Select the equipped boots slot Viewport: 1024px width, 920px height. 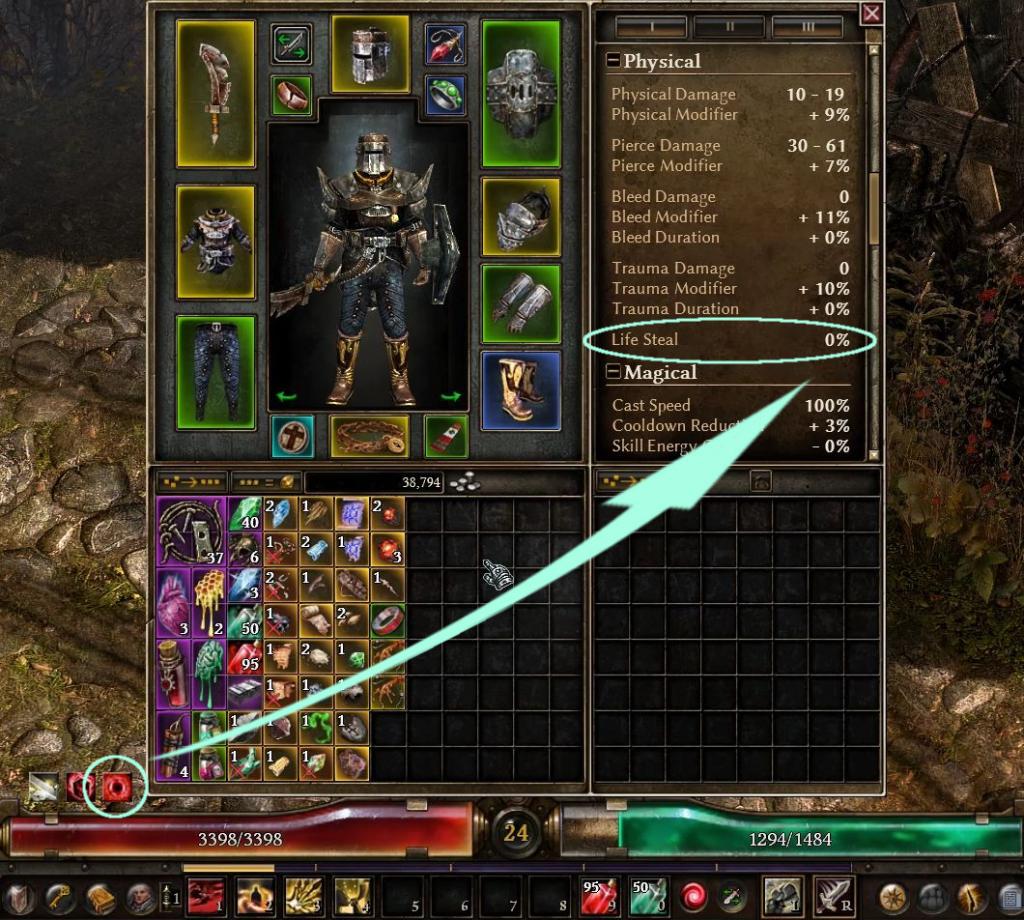point(520,390)
